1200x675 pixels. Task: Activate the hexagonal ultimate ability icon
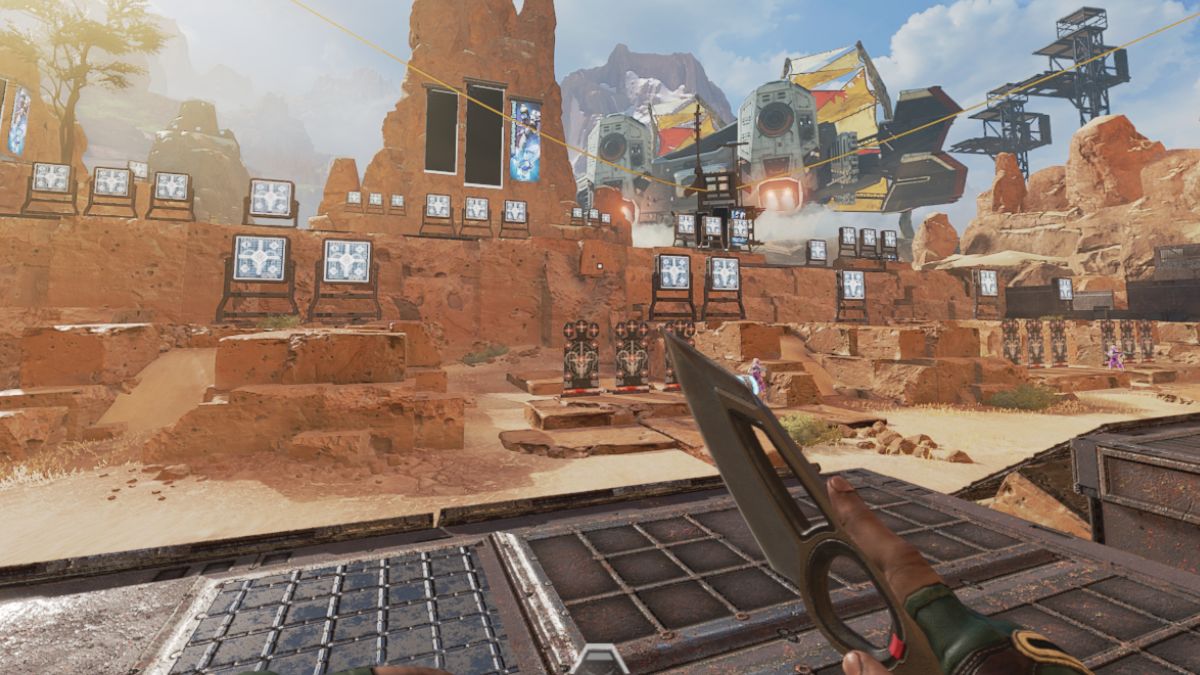coord(601,661)
